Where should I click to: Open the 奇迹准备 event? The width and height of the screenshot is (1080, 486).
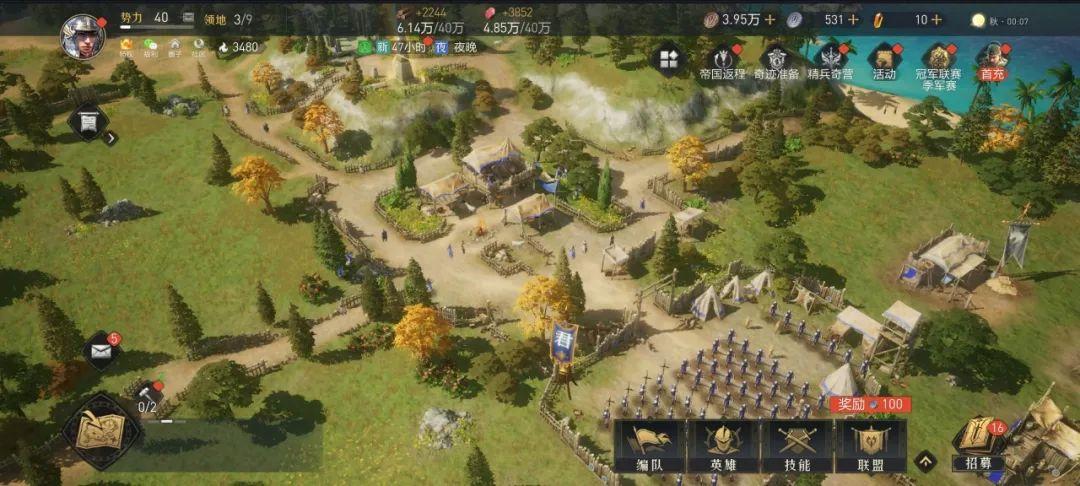coord(776,60)
